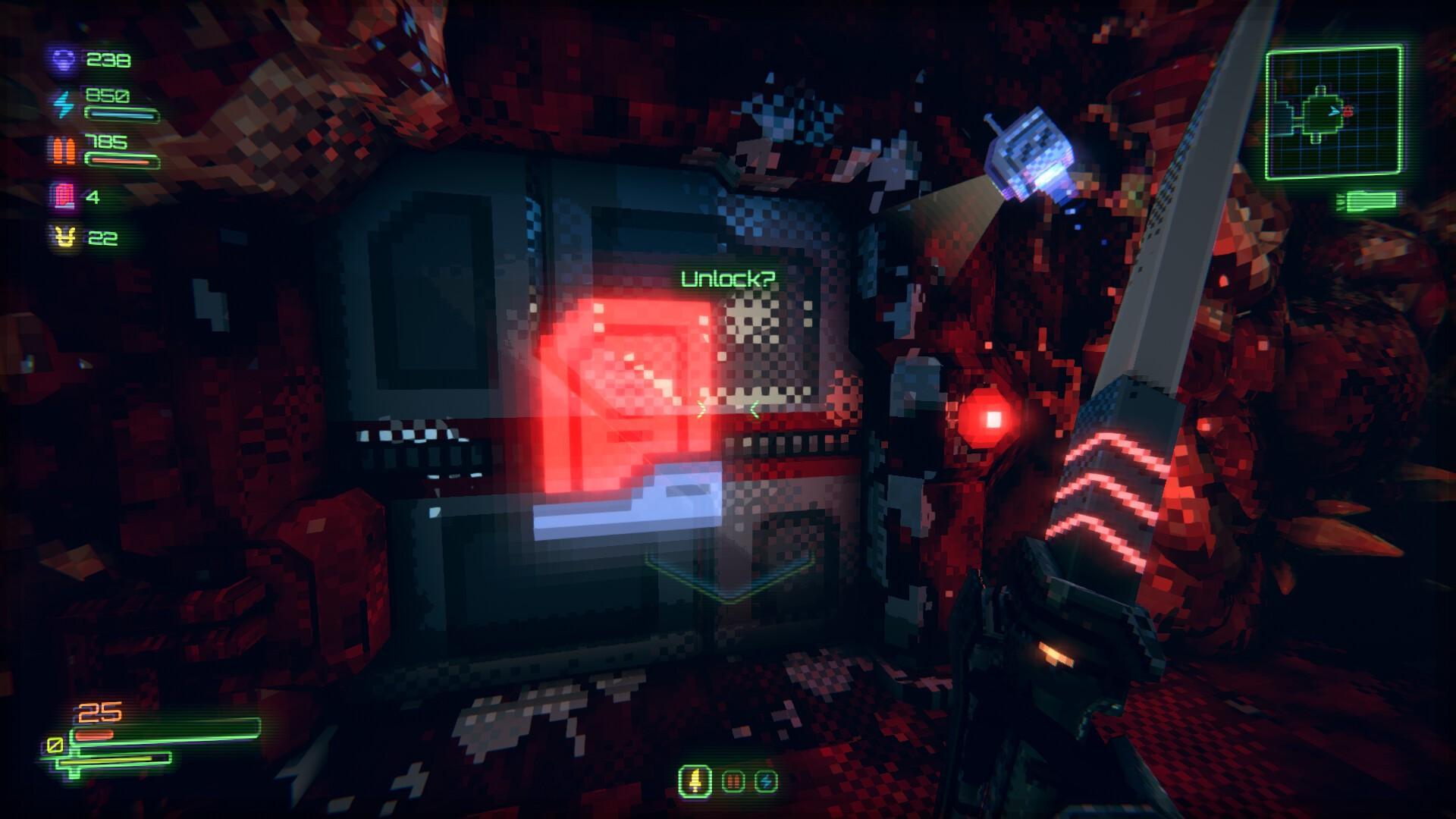The image size is (1456, 819).
Task: Select the knife weapon slot icon
Action: [695, 779]
